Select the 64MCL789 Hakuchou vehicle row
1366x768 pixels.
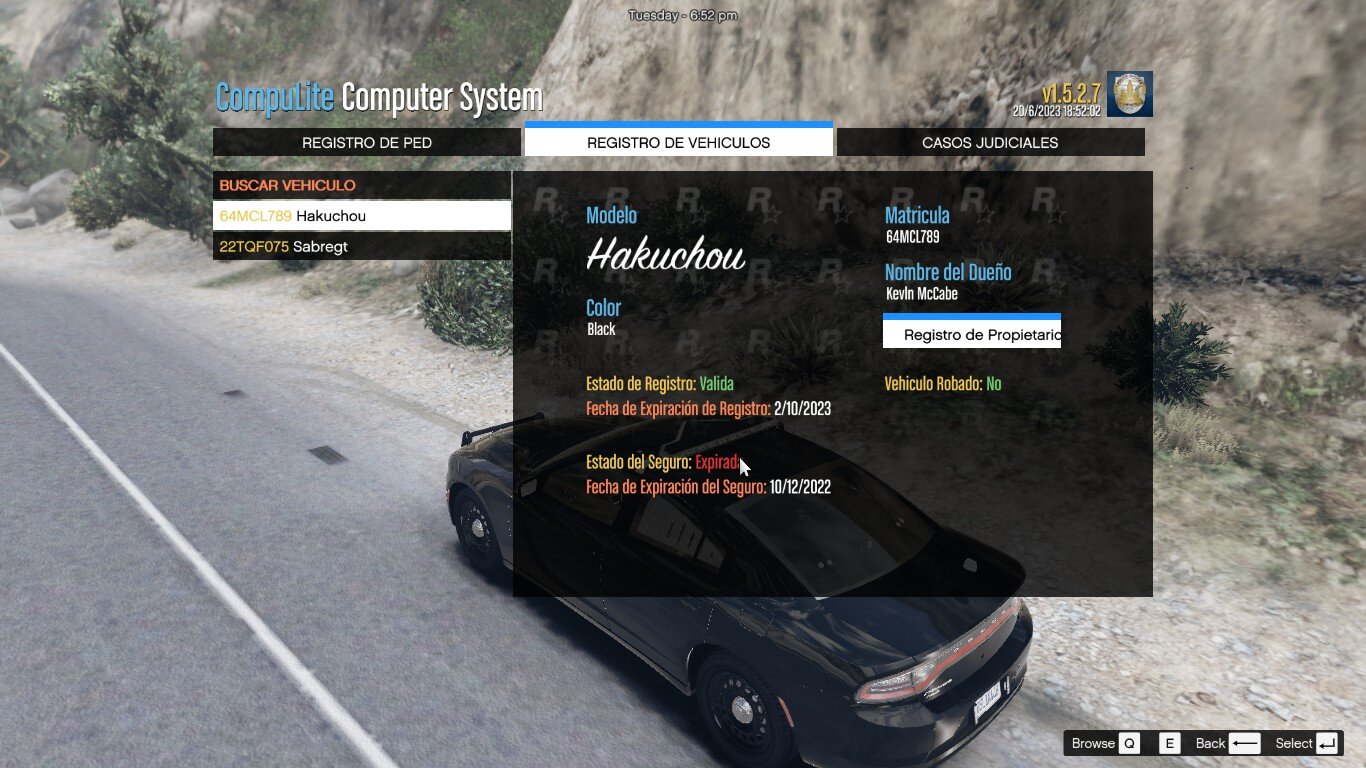pos(361,216)
